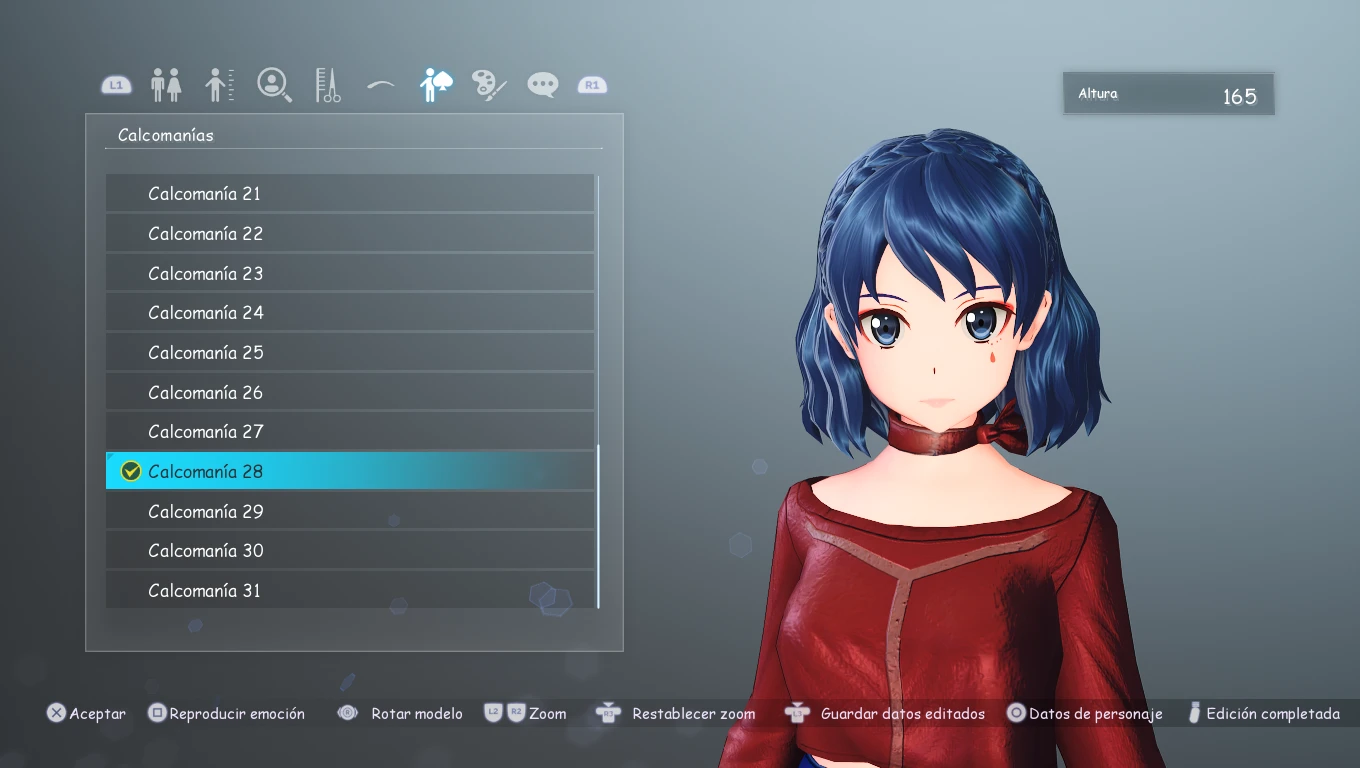
Task: Select Calcomanía 21 from the list
Action: click(350, 193)
